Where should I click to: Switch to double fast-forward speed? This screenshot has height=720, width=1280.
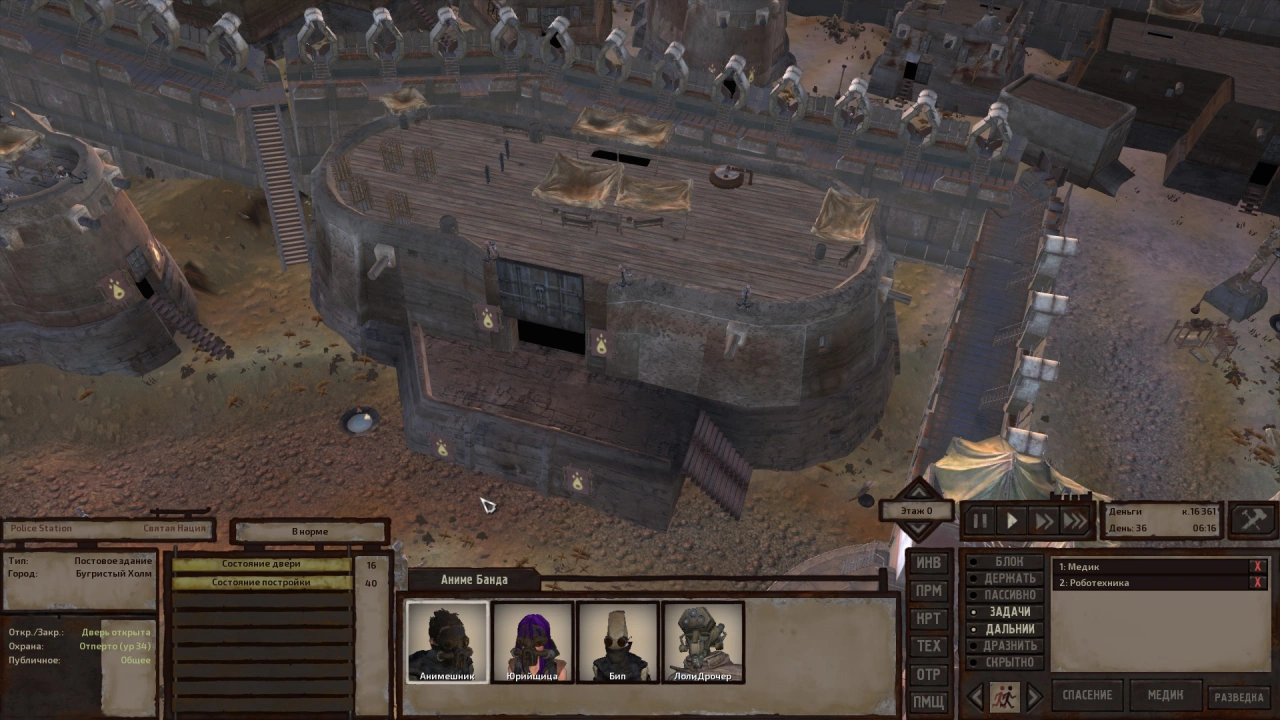1044,520
